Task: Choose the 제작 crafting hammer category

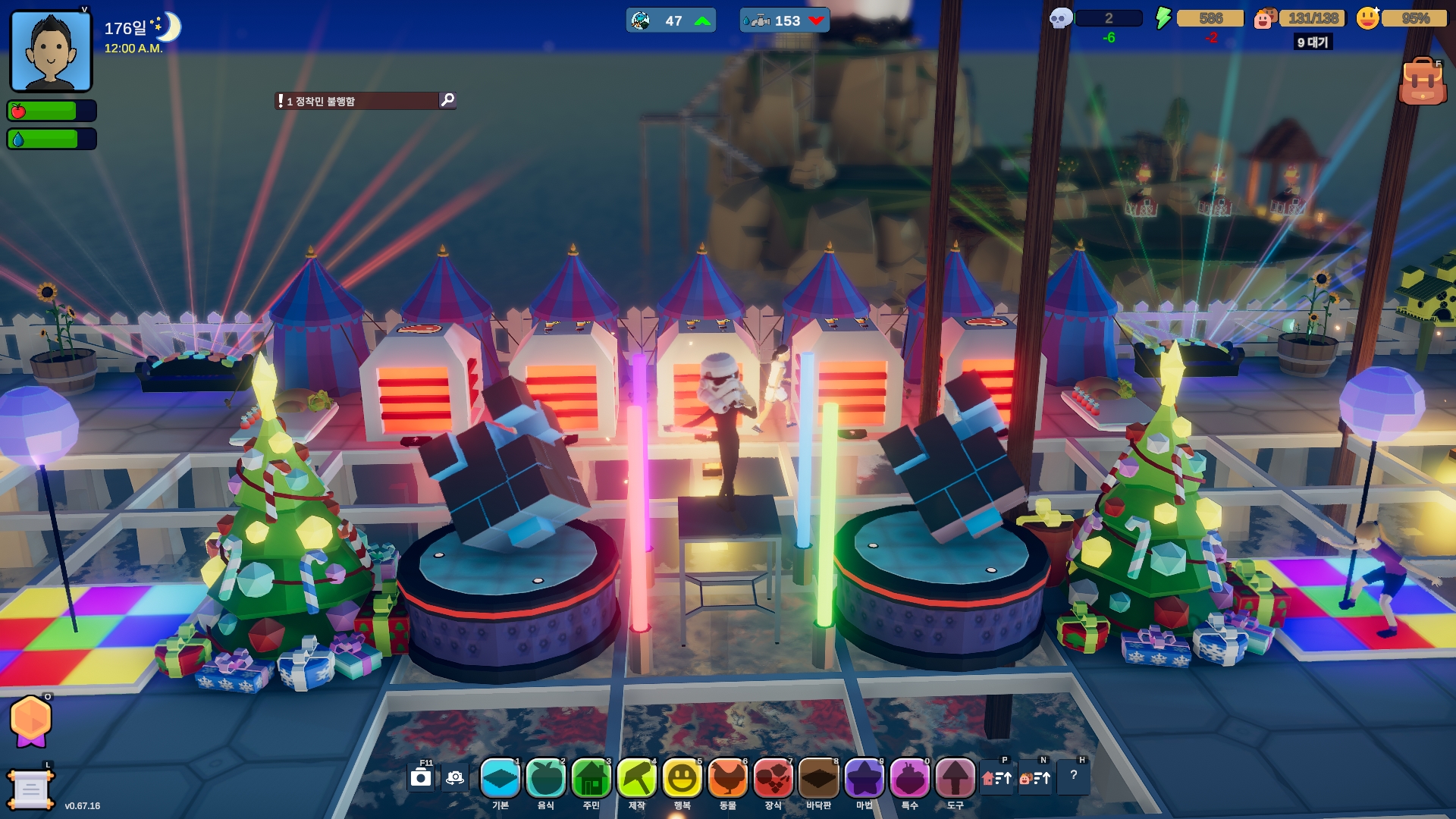Action: coord(637,779)
